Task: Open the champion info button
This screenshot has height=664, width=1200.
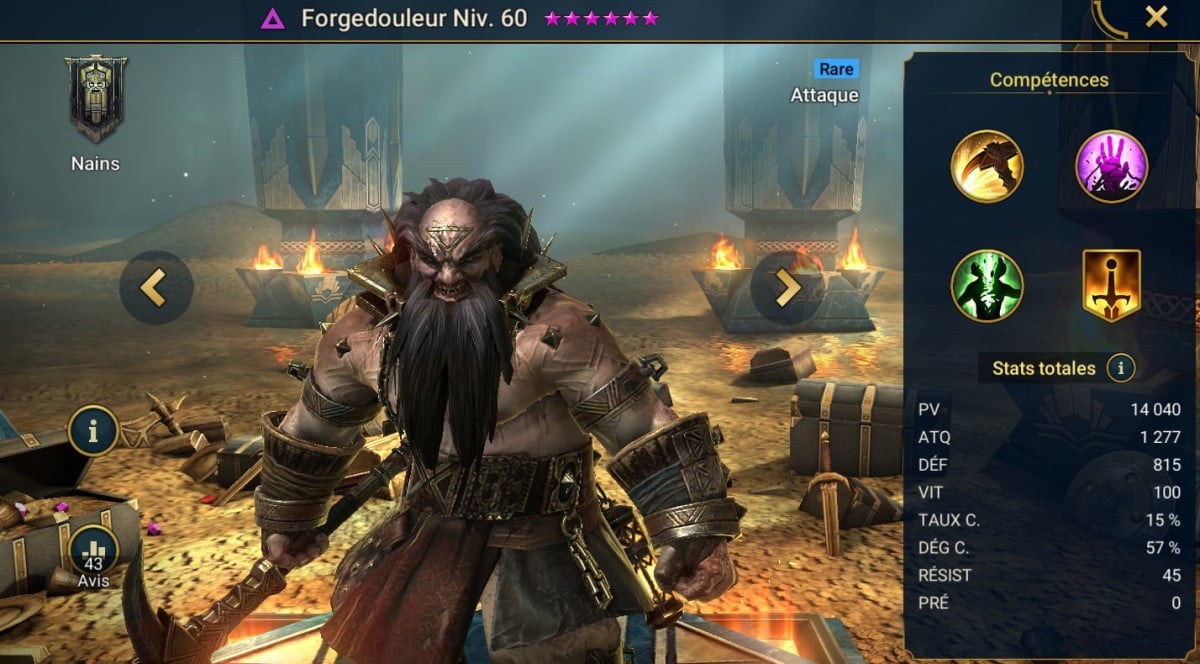Action: 93,431
